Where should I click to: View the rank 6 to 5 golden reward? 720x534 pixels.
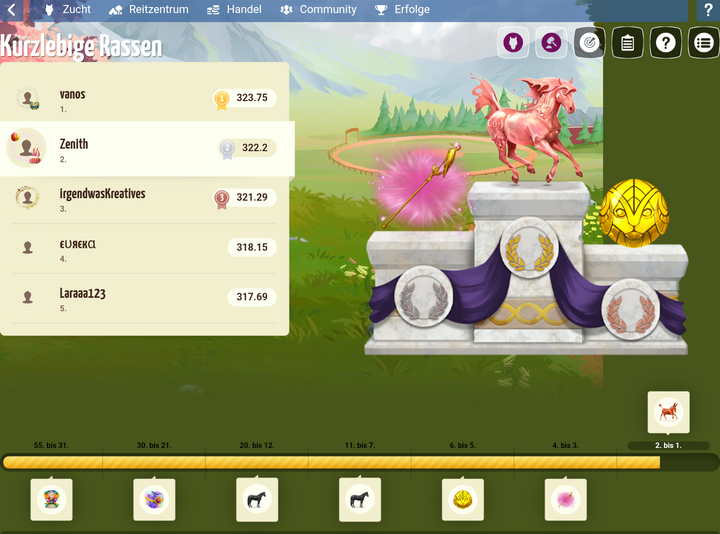click(x=462, y=500)
